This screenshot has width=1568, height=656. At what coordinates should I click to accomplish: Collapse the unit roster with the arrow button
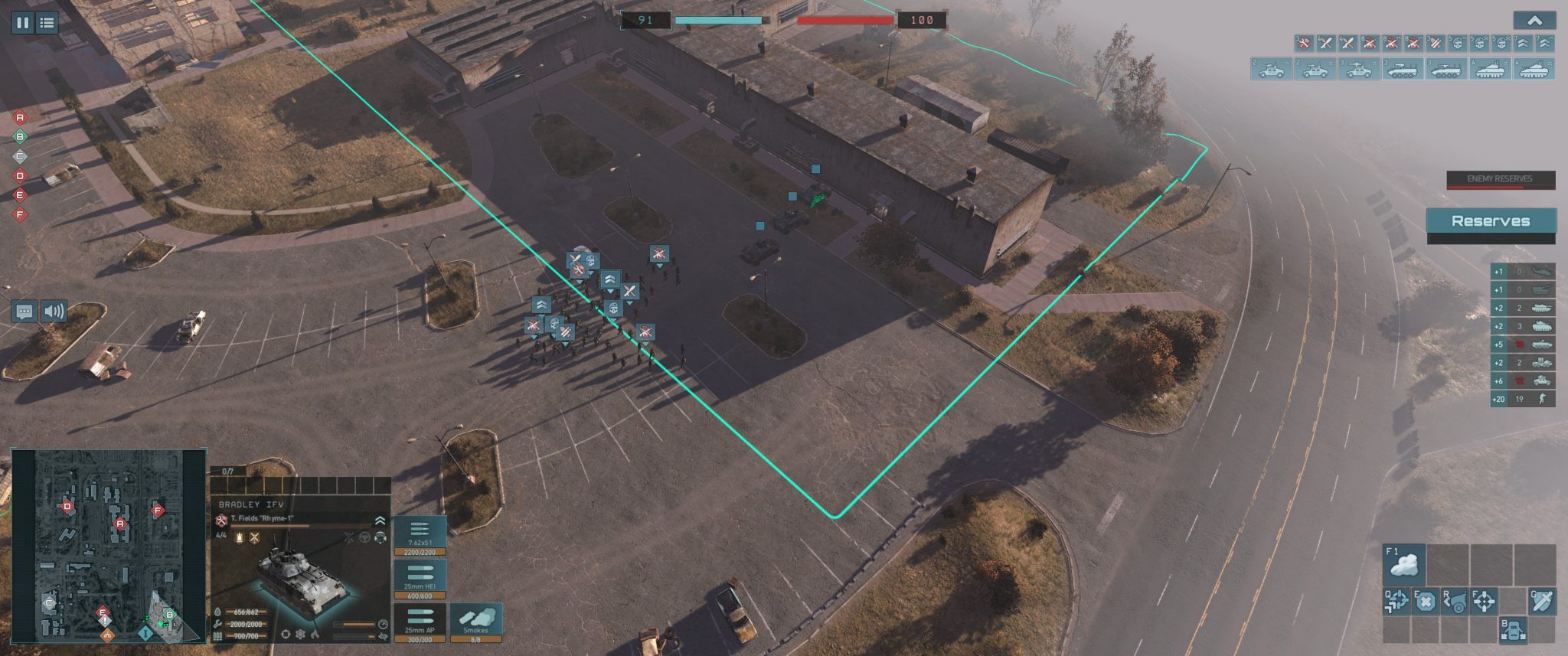[1534, 21]
